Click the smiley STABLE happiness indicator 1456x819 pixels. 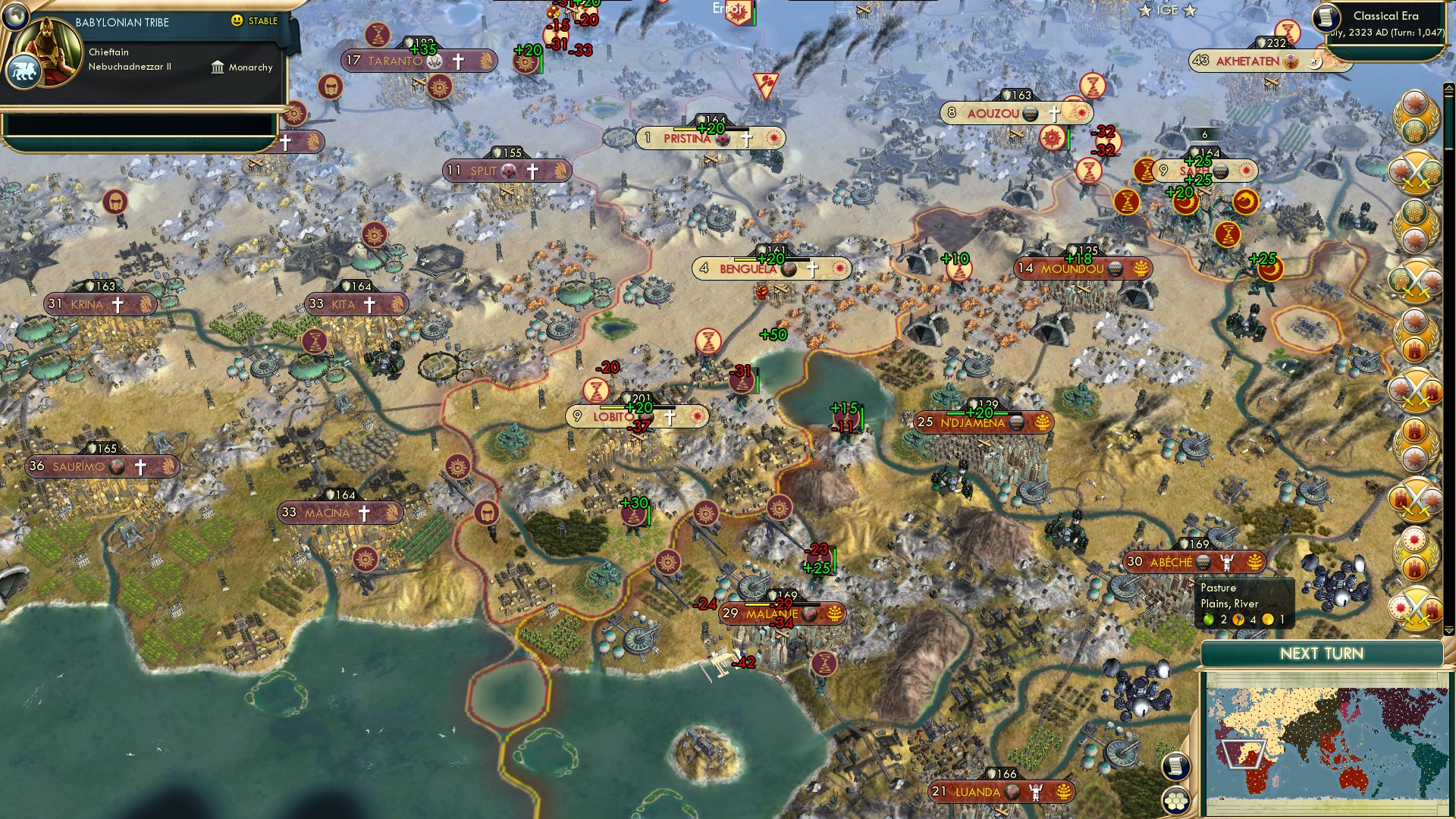237,21
